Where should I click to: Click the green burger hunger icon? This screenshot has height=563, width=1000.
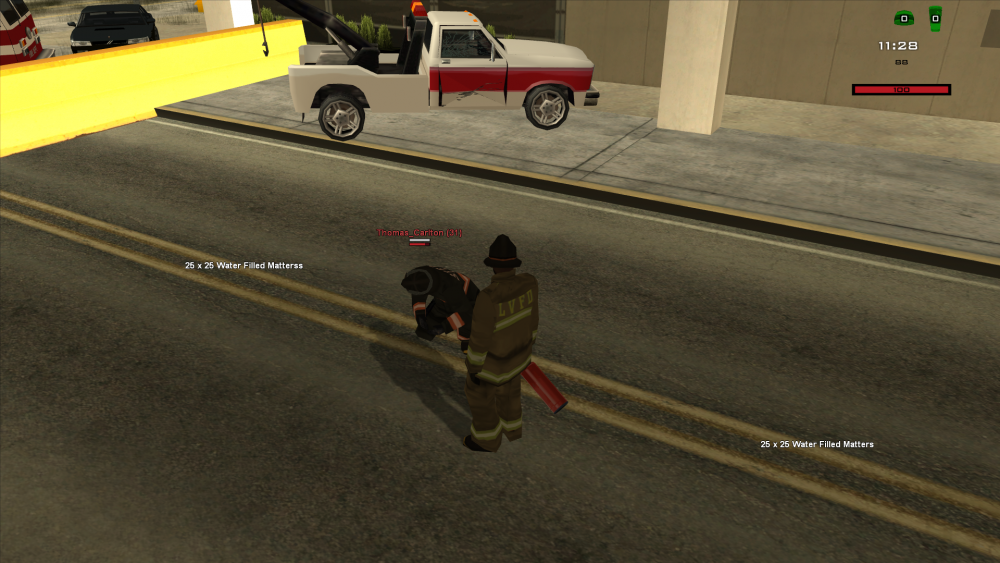tap(903, 18)
